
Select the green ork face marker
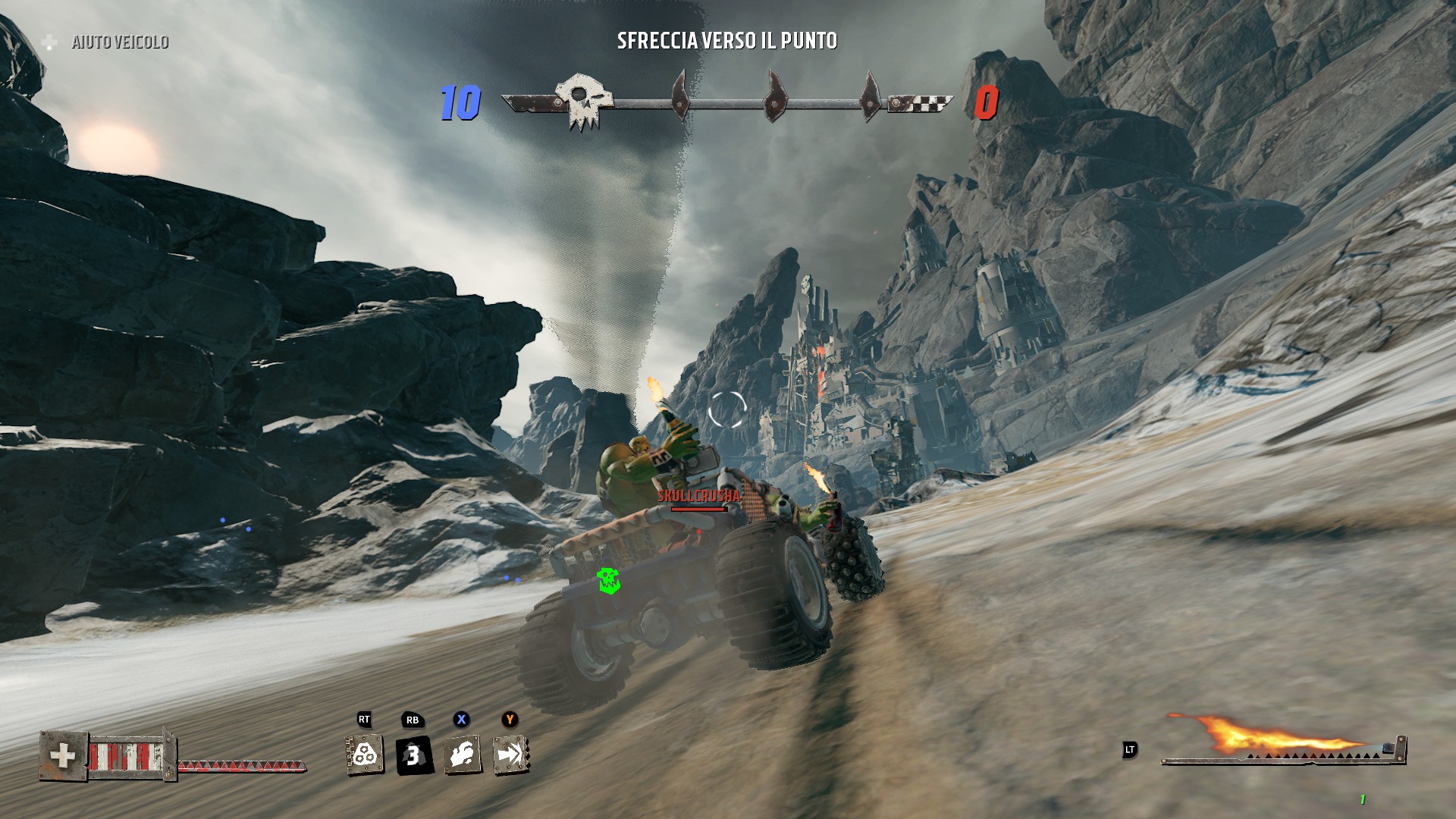(x=608, y=580)
